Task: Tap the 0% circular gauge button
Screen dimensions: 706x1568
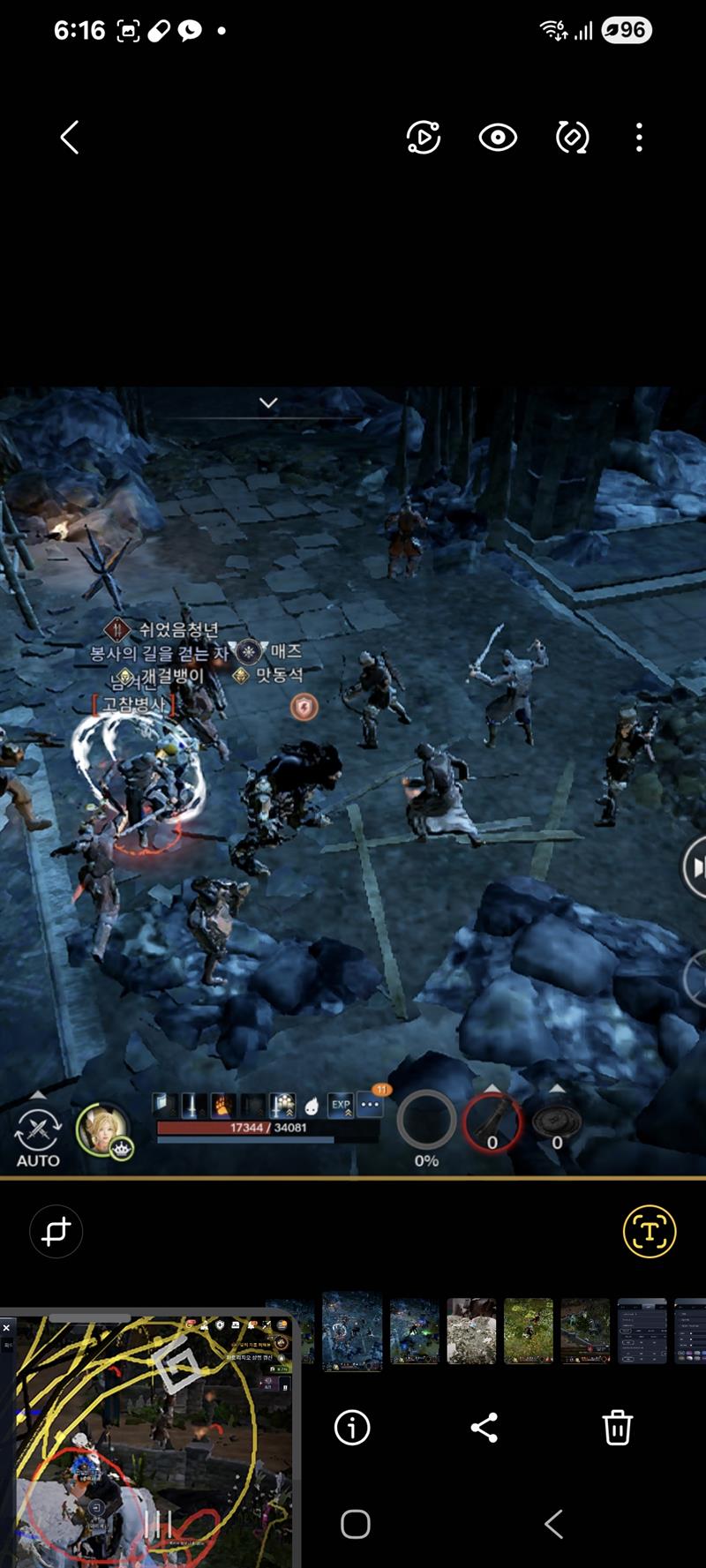Action: coord(426,1122)
